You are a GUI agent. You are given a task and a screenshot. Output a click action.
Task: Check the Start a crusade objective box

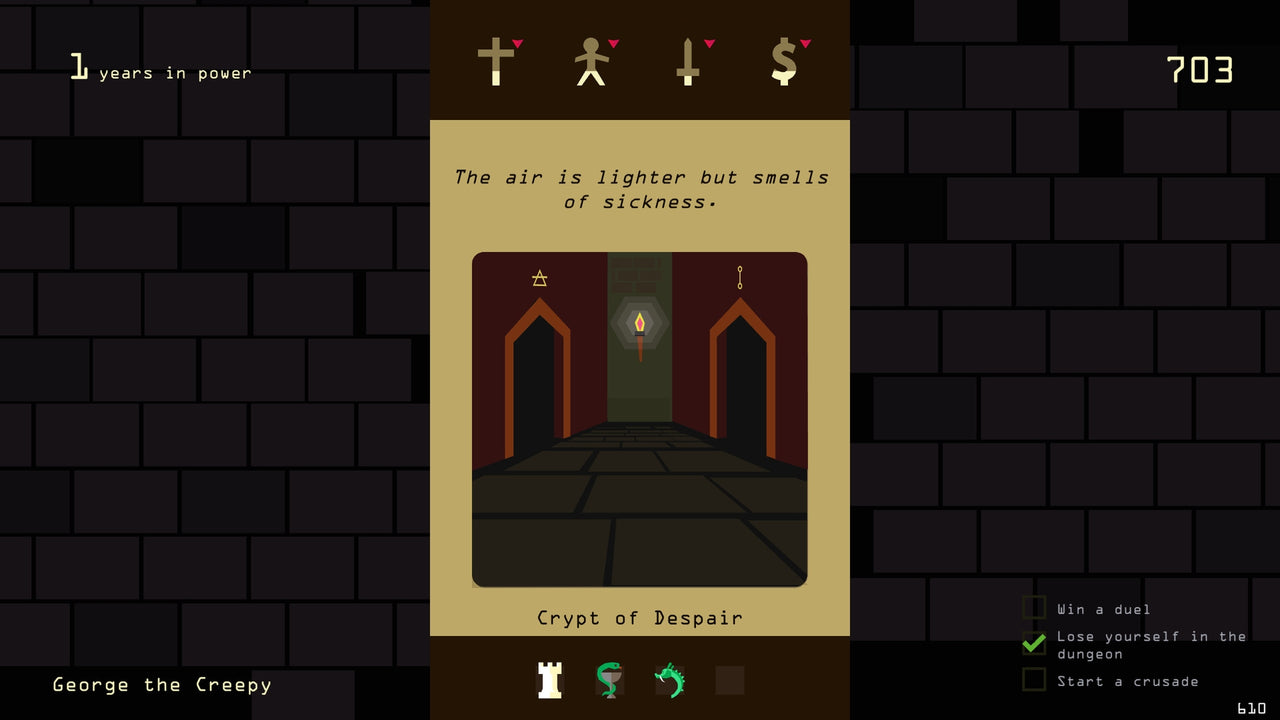pyautogui.click(x=1035, y=681)
